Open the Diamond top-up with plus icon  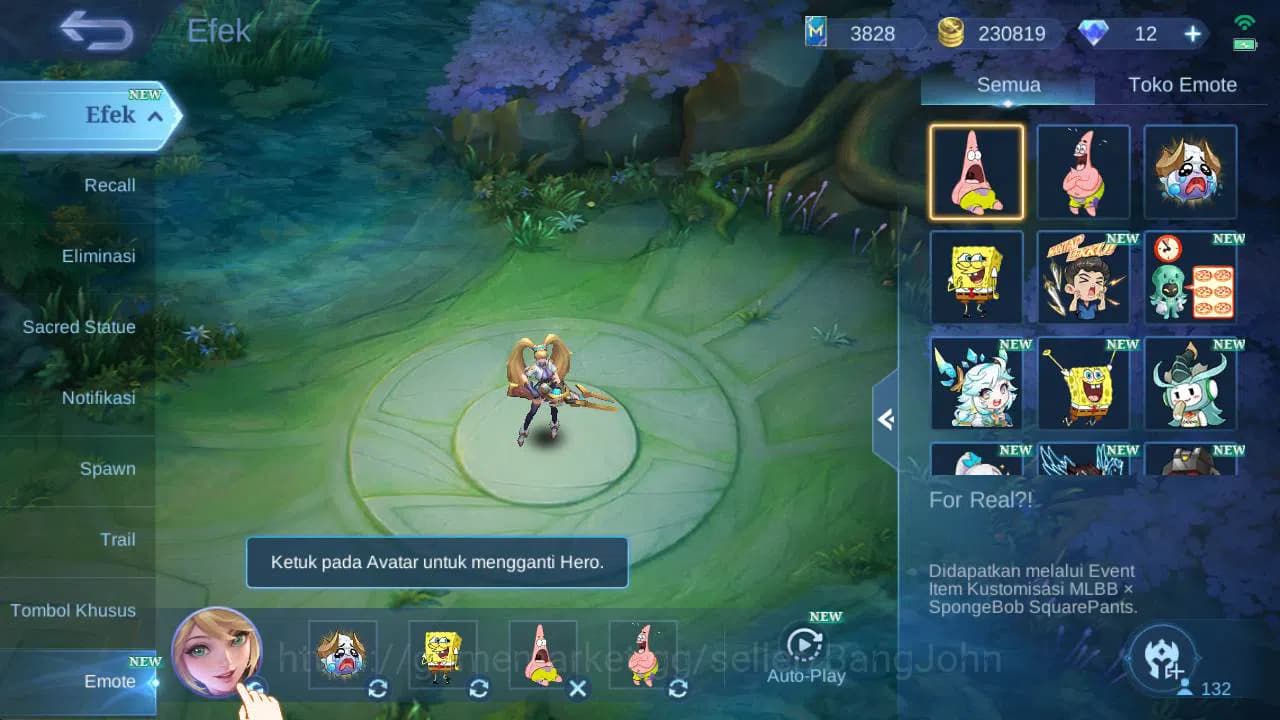(1191, 34)
